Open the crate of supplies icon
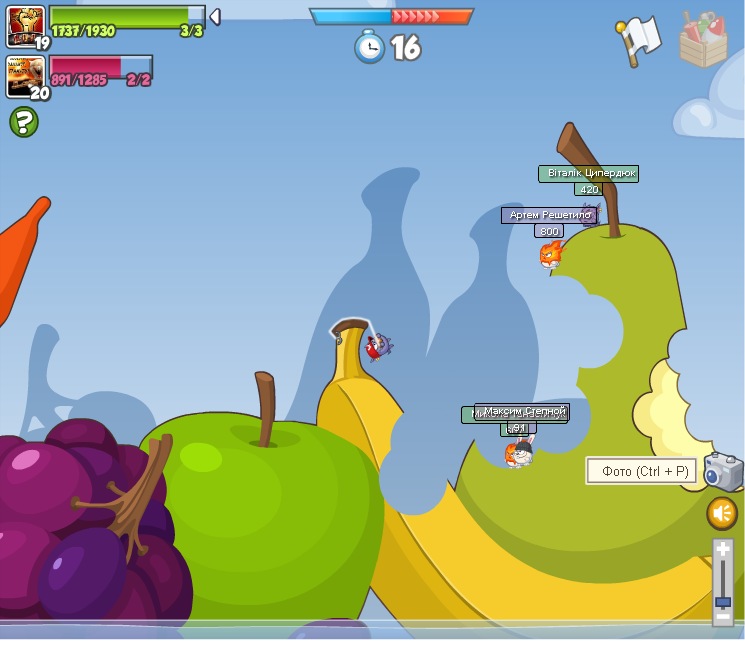The image size is (745, 650). (703, 40)
